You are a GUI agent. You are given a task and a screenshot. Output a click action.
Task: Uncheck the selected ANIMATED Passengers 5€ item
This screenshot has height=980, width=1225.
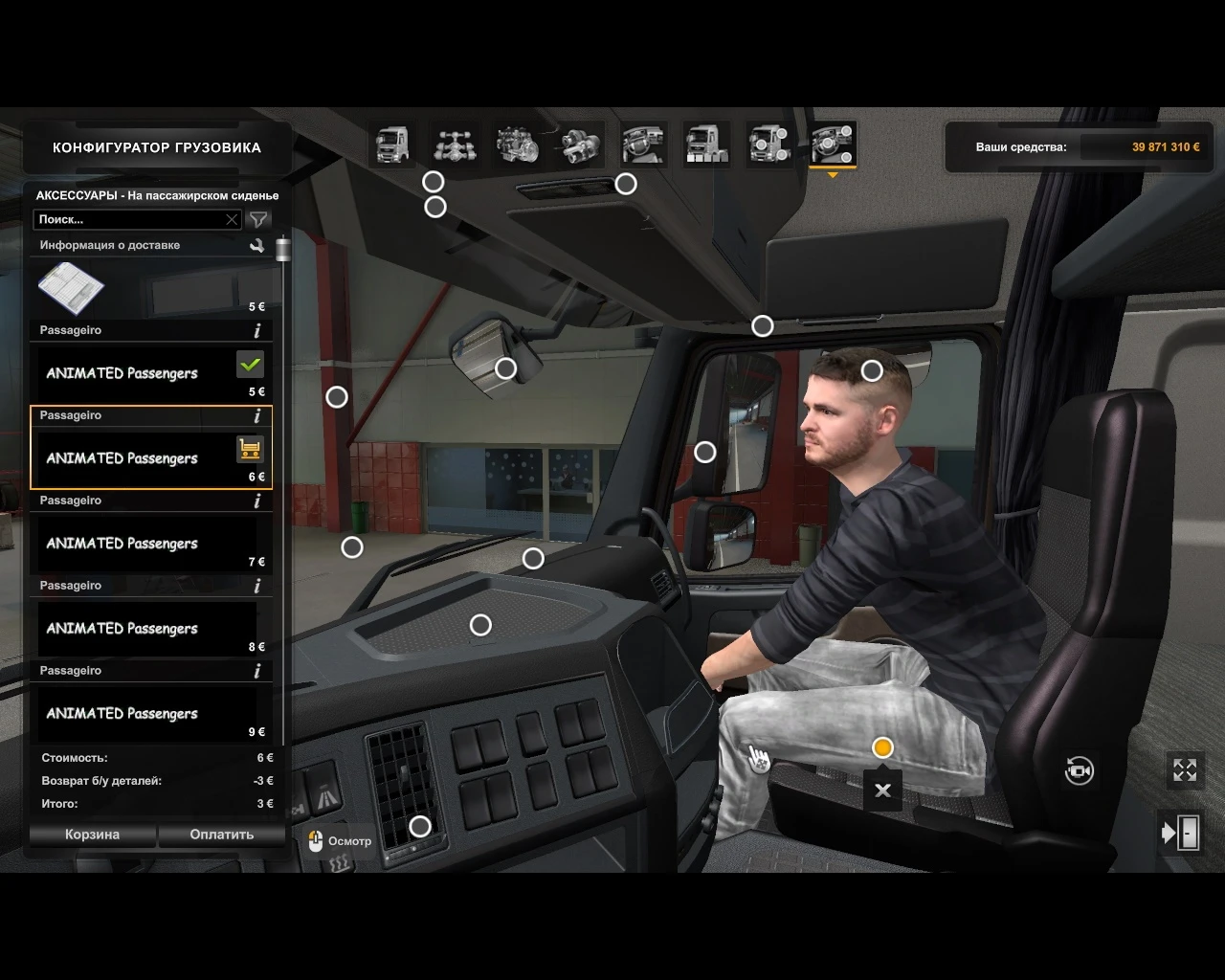(x=252, y=364)
